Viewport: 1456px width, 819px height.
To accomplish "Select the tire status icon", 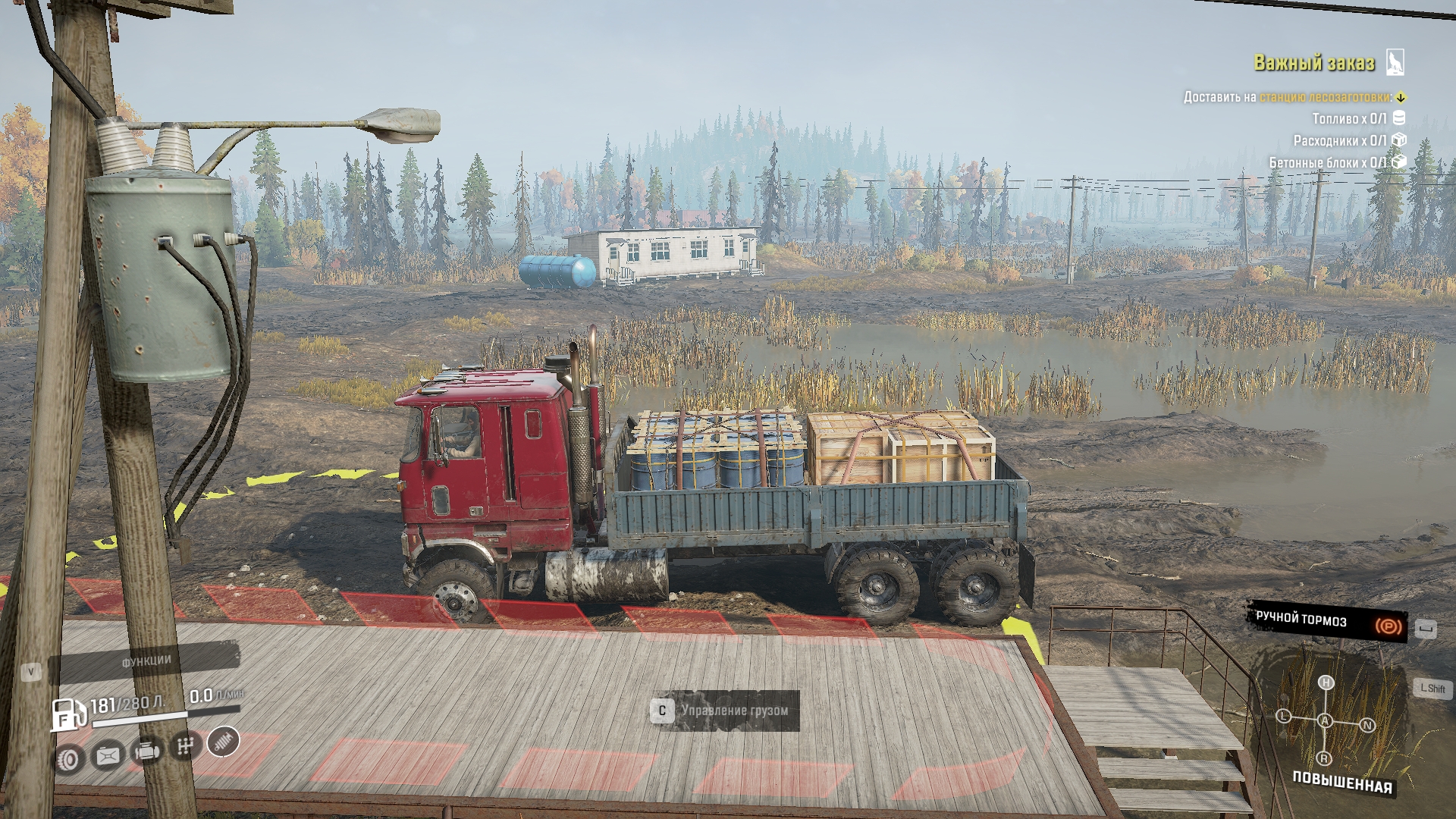I will click(x=69, y=758).
